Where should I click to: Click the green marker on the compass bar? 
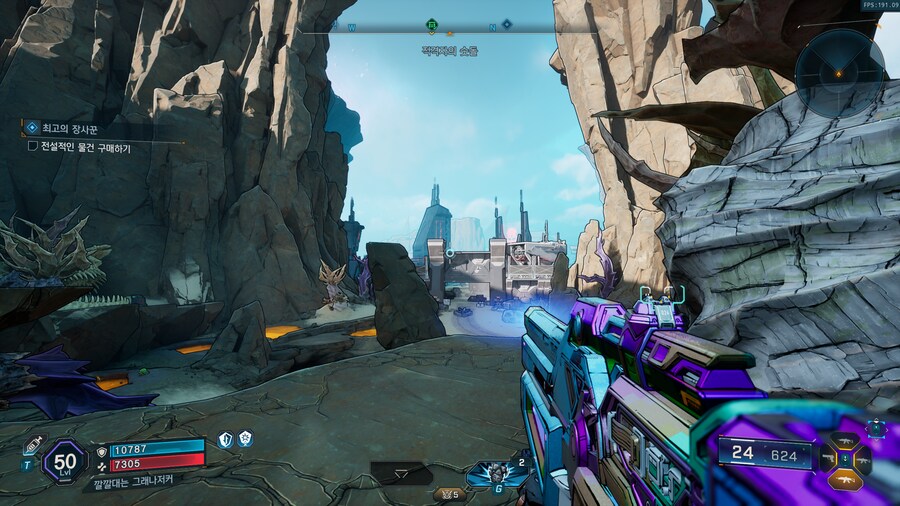coord(431,24)
